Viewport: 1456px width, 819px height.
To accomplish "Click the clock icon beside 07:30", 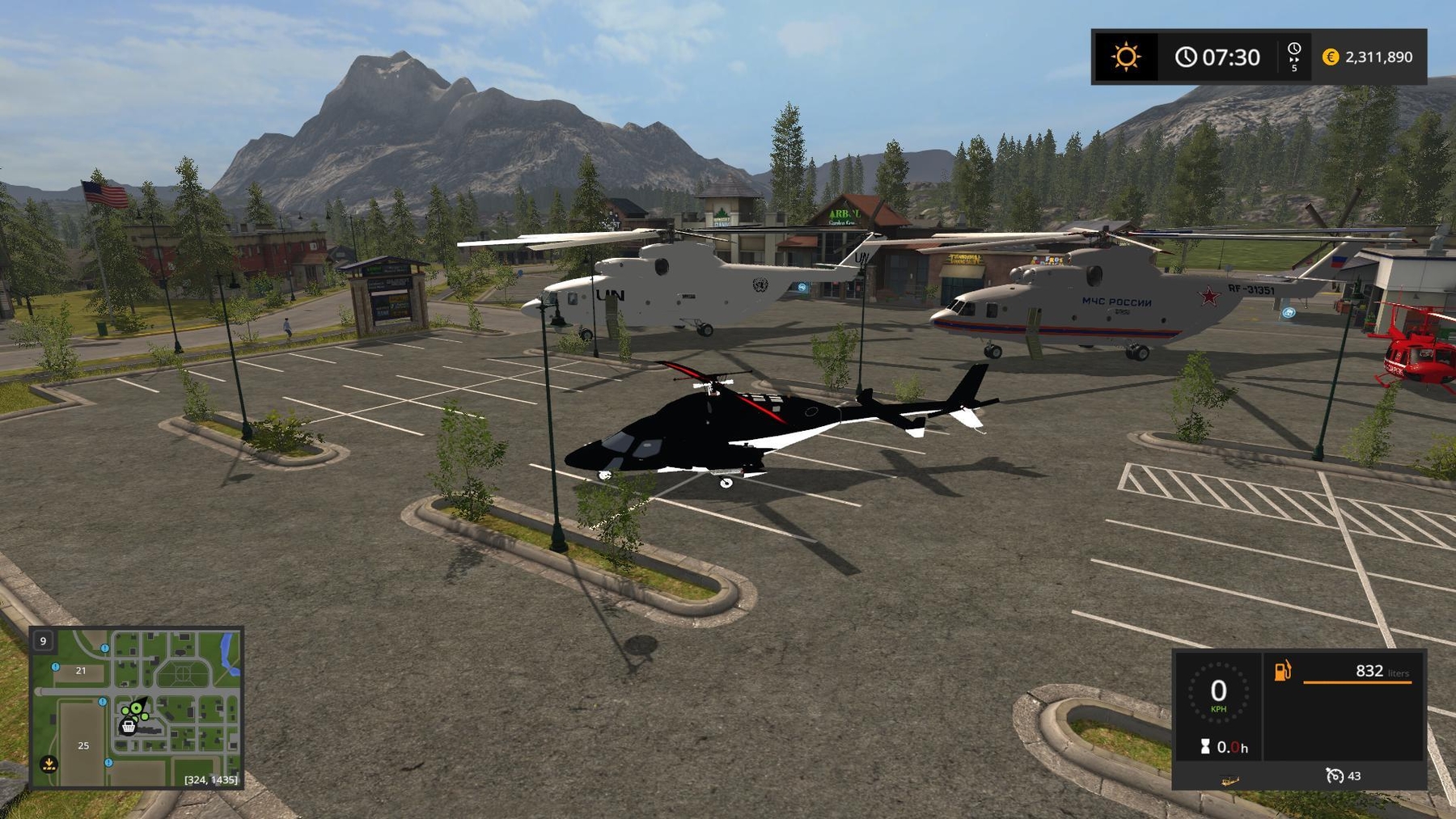I will point(1186,57).
